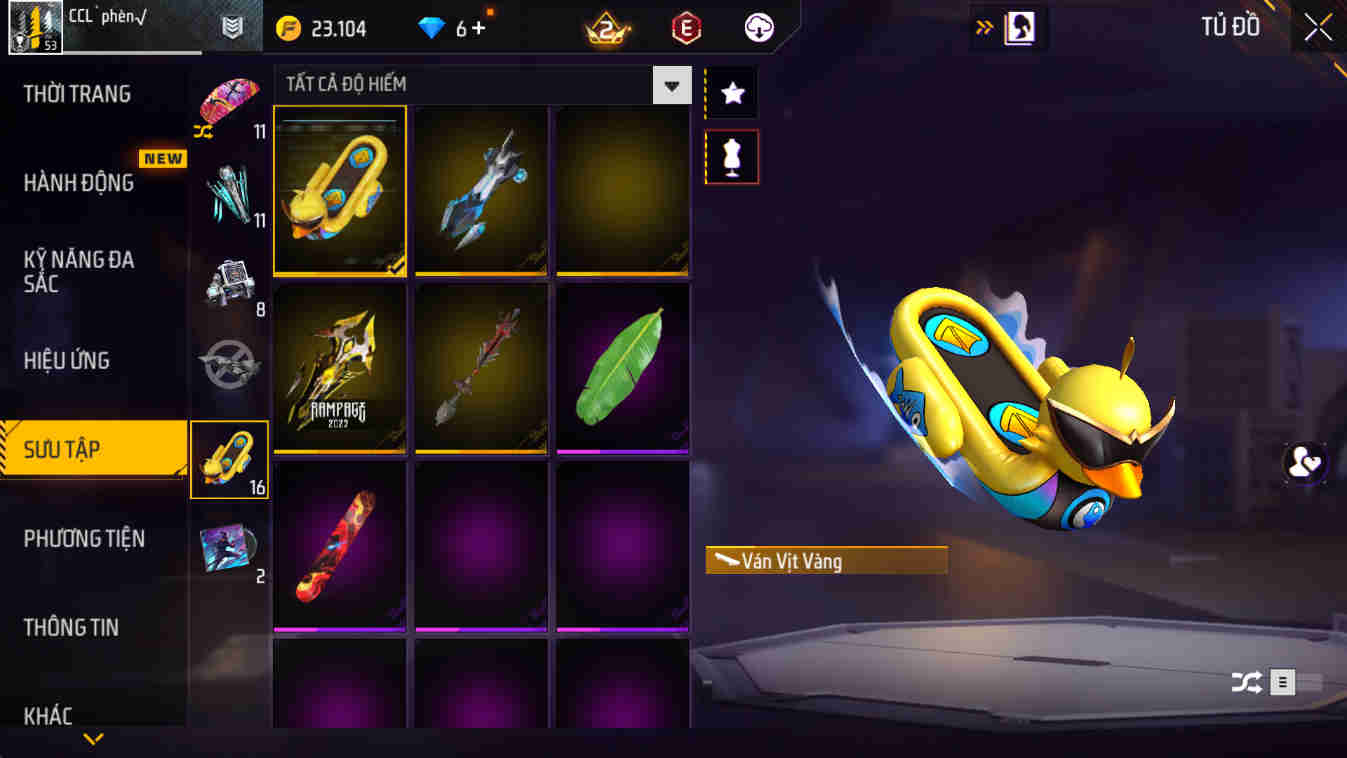The width and height of the screenshot is (1347, 758).
Task: Select the banana leaf board thumbnail
Action: tap(622, 368)
